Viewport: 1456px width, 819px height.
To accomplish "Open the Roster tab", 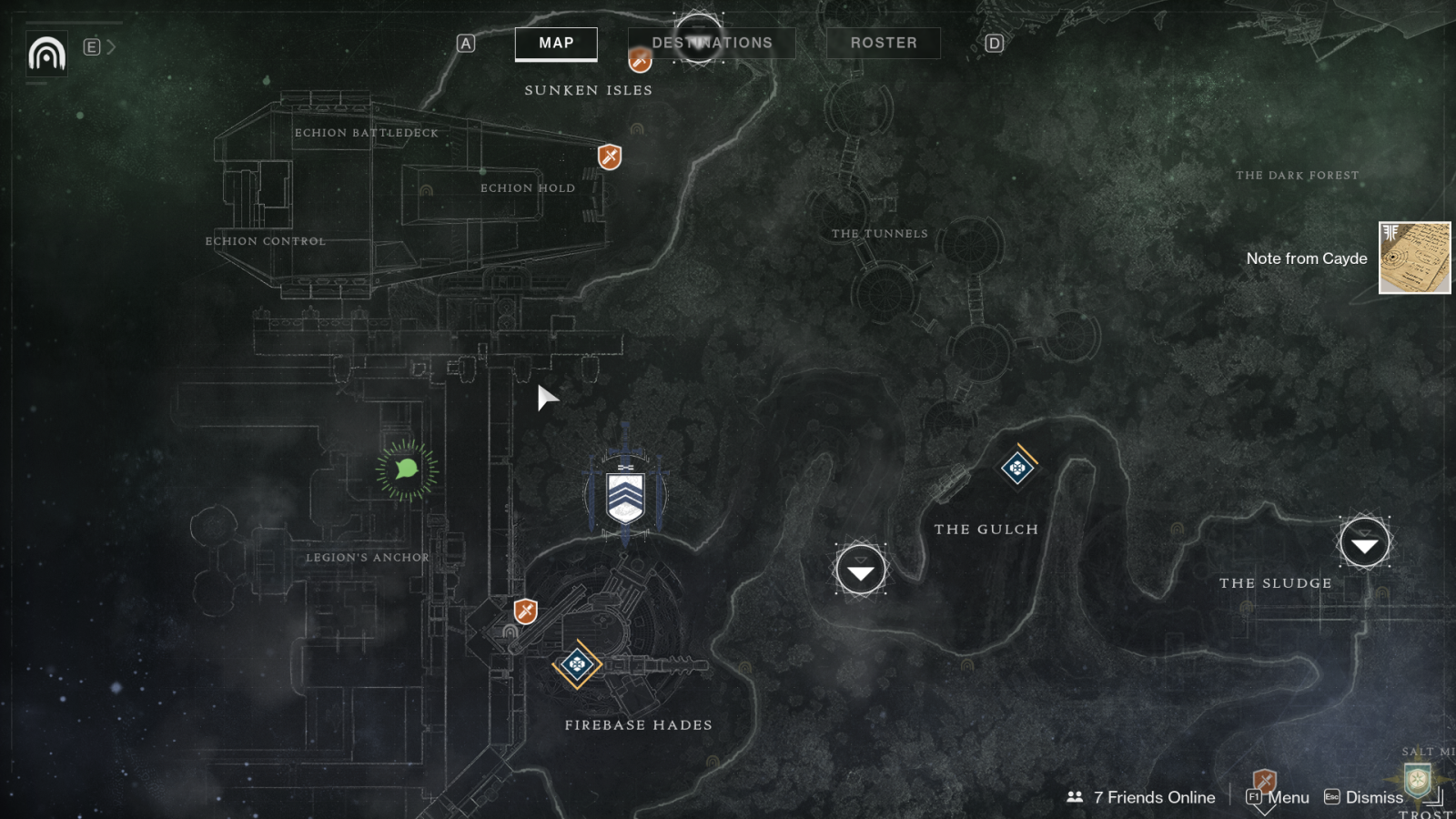I will coord(883,43).
